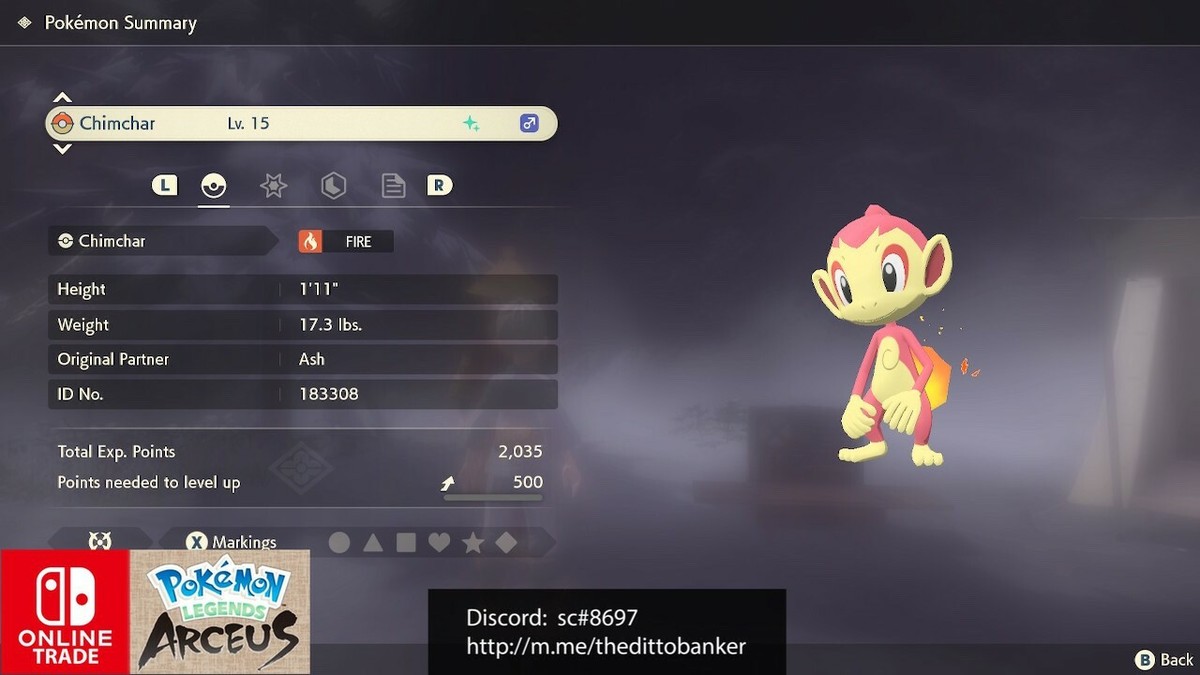Click the down arrow below Chimchar's name
The height and width of the screenshot is (675, 1200).
62,149
